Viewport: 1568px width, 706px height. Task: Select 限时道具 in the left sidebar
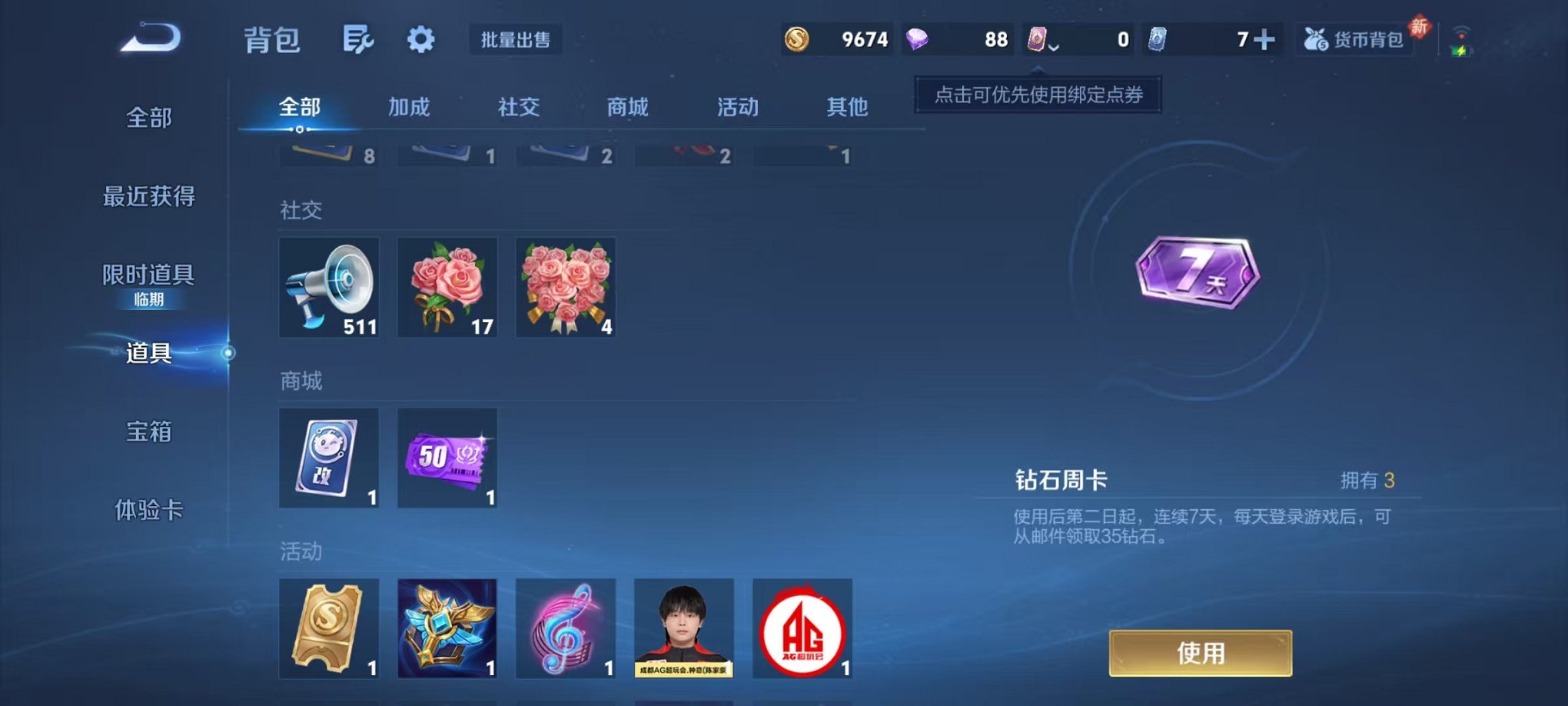click(149, 274)
